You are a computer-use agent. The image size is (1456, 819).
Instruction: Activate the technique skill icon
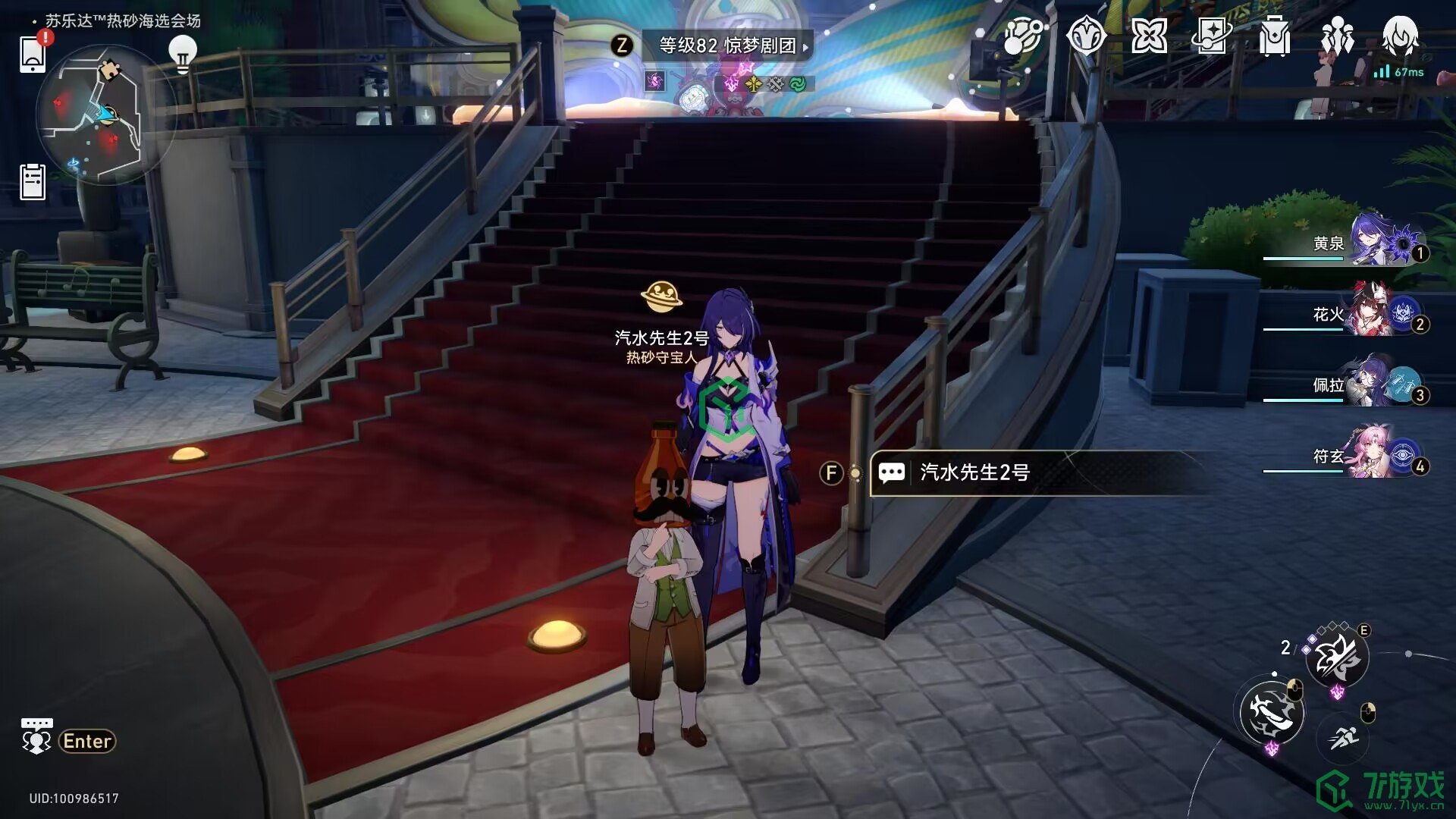[x=1338, y=658]
